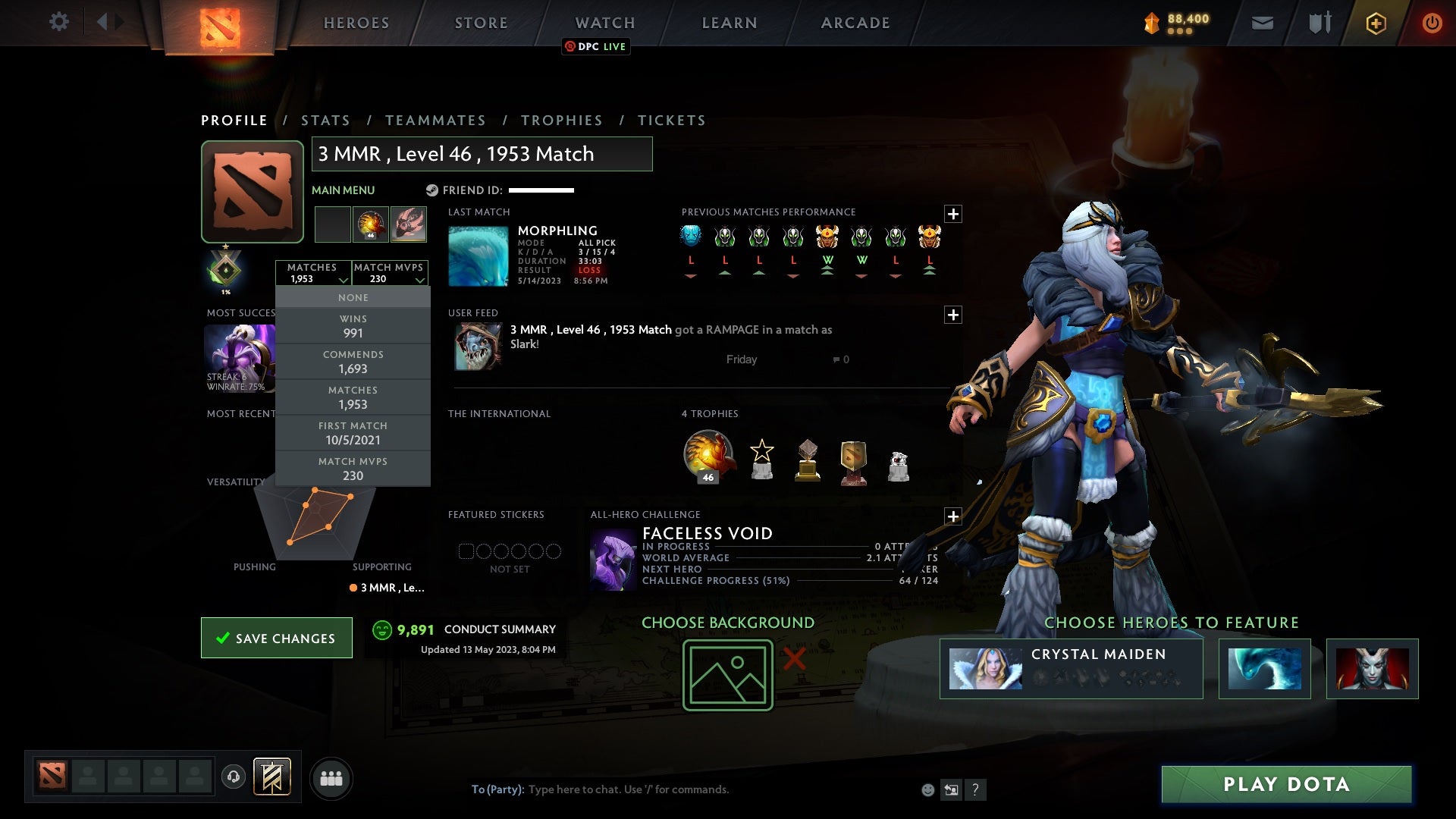The height and width of the screenshot is (819, 1456).
Task: Pick First Match in the dropdown
Action: coord(353,433)
